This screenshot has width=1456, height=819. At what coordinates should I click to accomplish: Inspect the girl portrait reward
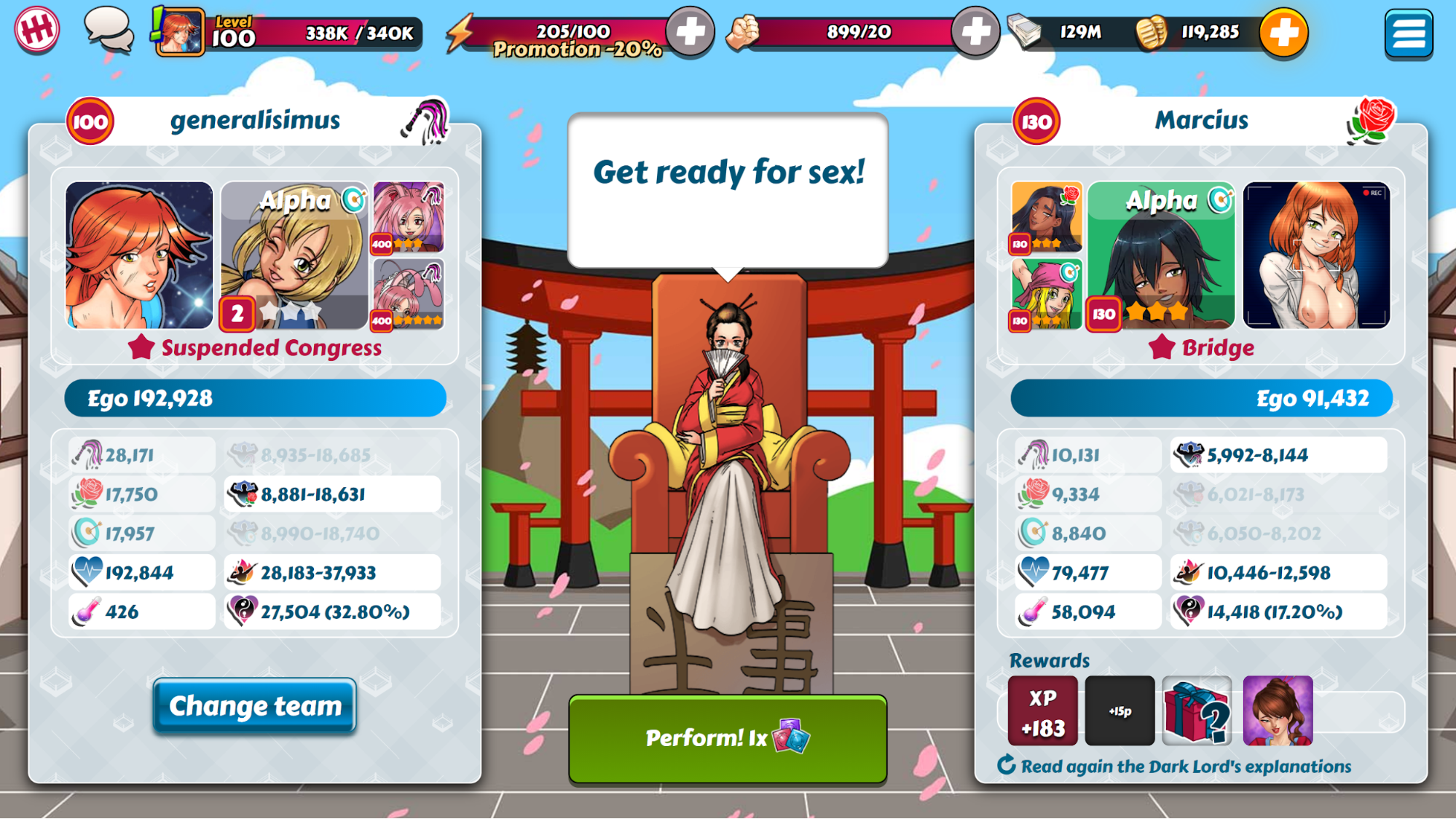pyautogui.click(x=1278, y=711)
